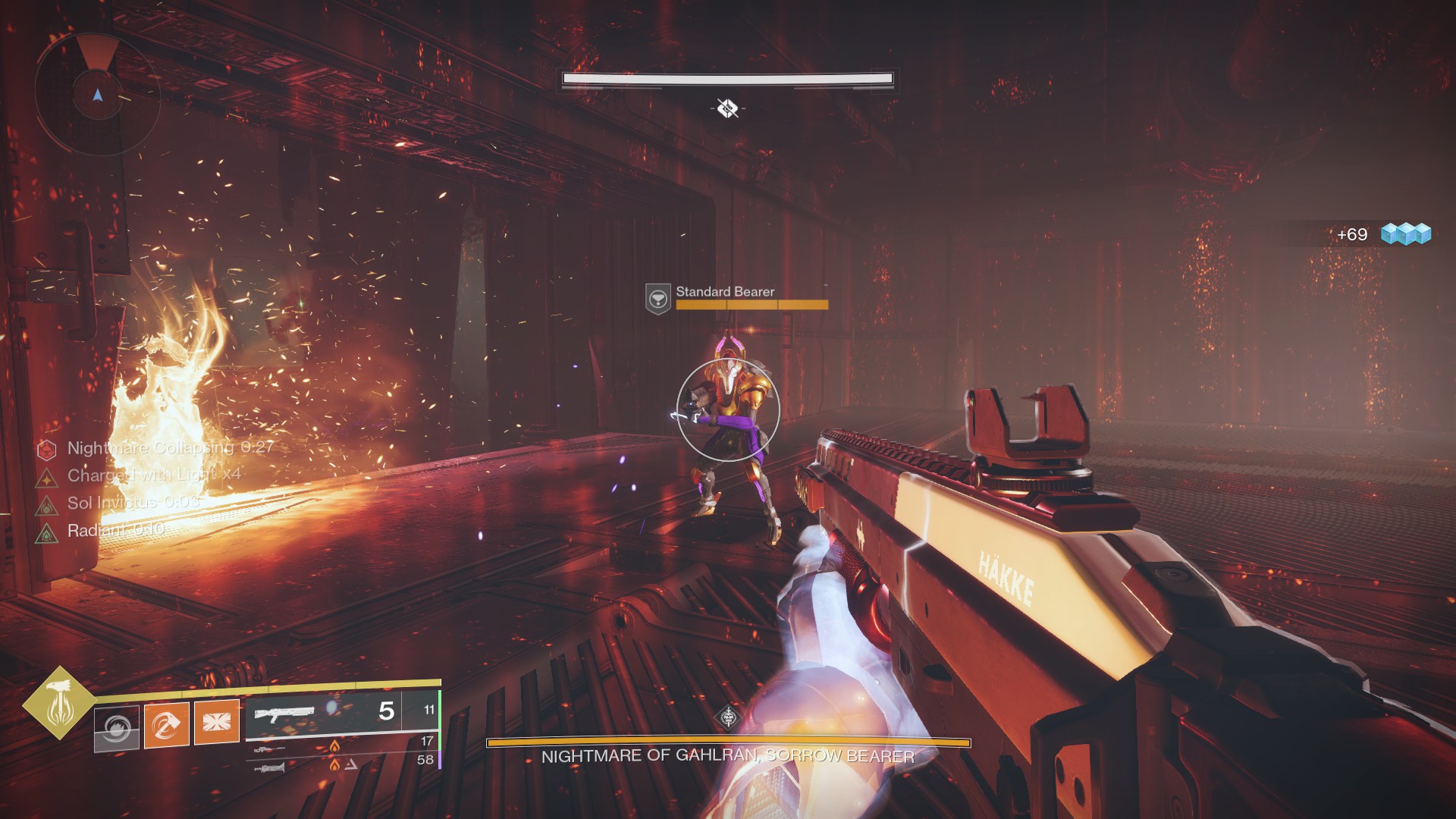Activate the golden hammer Super icon
This screenshot has width=1456, height=819.
pyautogui.click(x=58, y=703)
